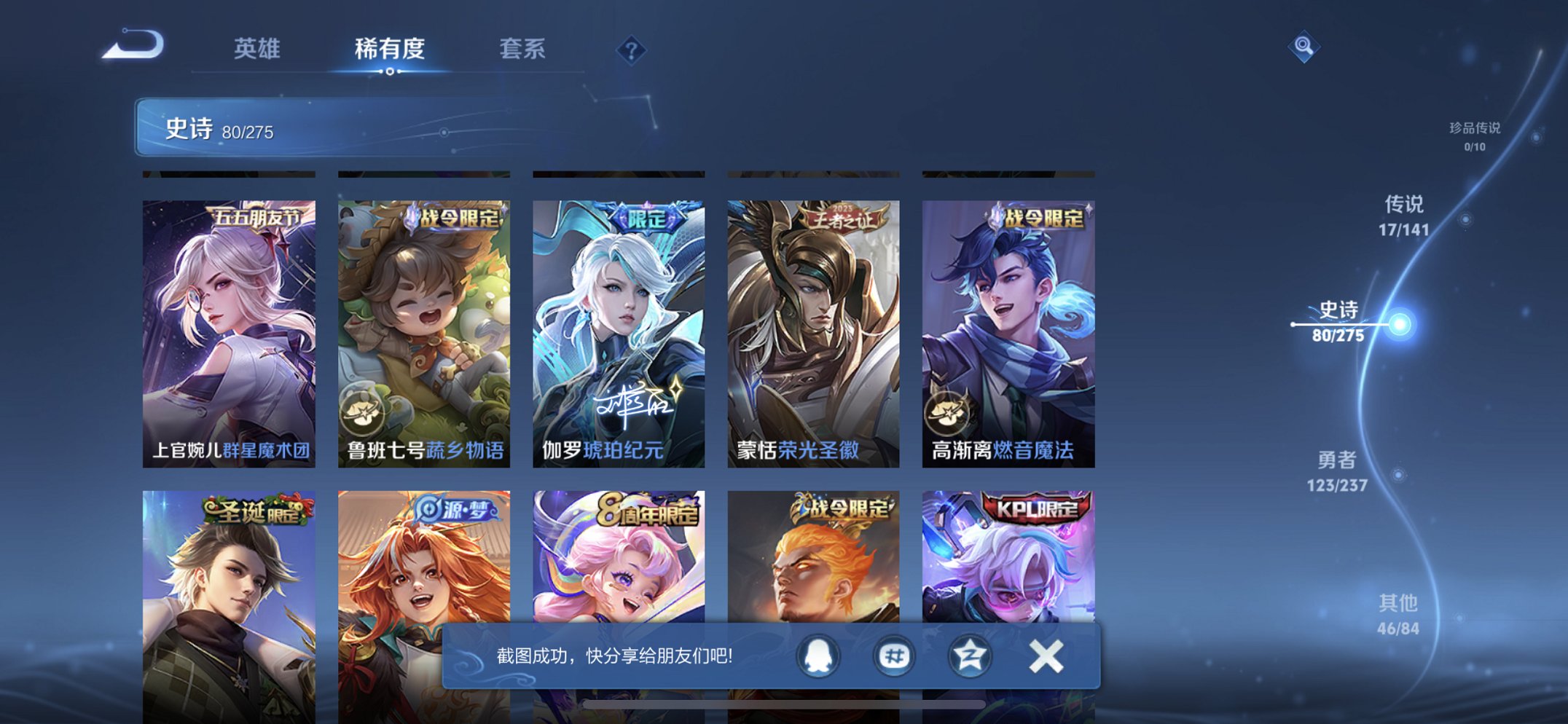The width and height of the screenshot is (1568, 724).
Task: Share screenshot to QQ with penguin icon
Action: coord(818,656)
